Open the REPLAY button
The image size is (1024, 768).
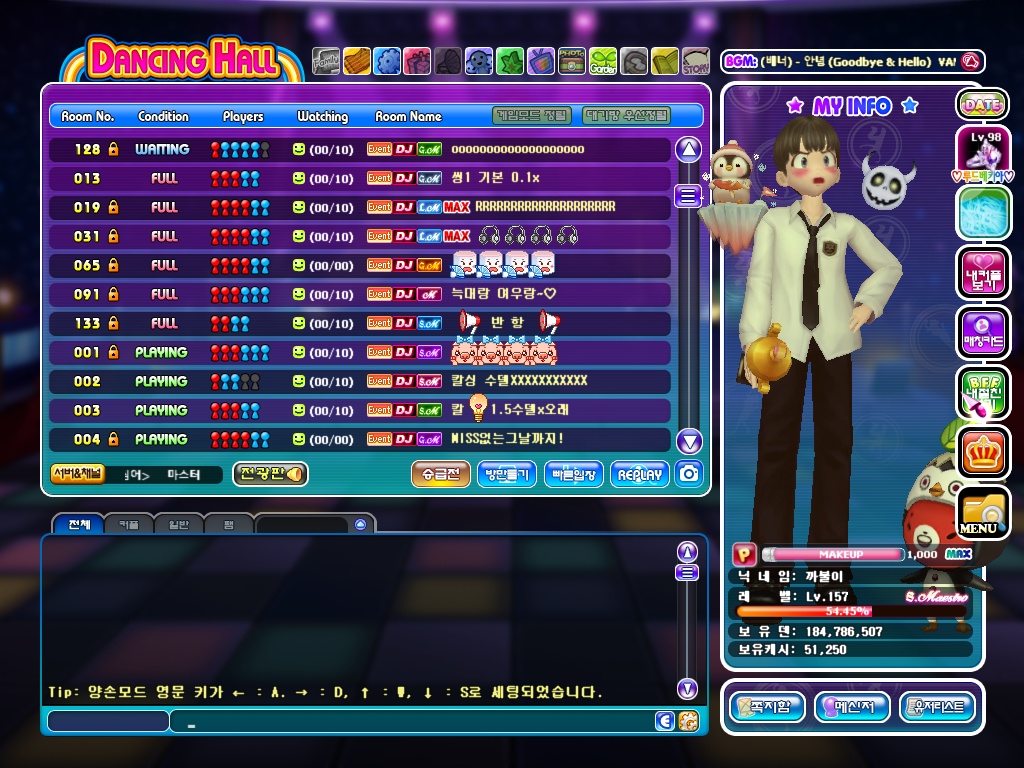[x=640, y=475]
